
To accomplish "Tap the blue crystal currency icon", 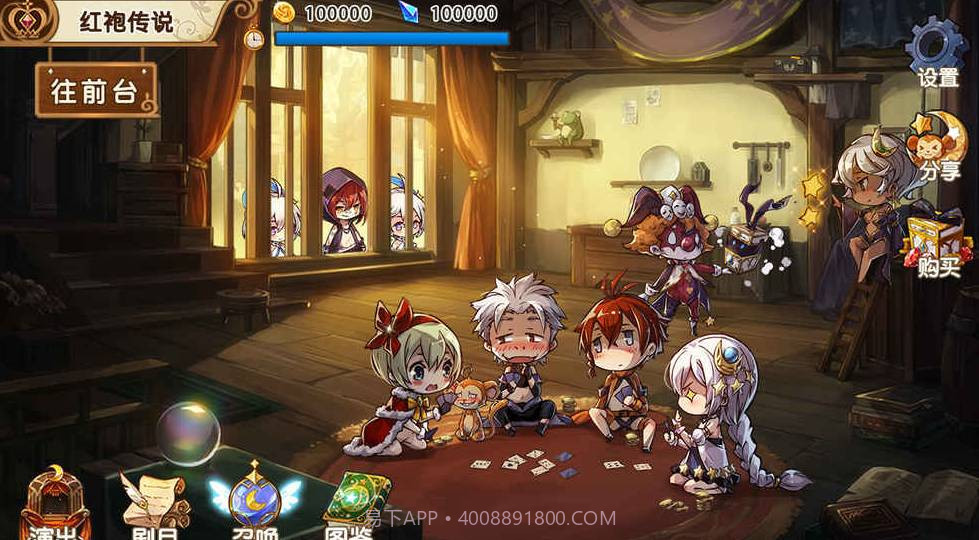I will [x=410, y=13].
